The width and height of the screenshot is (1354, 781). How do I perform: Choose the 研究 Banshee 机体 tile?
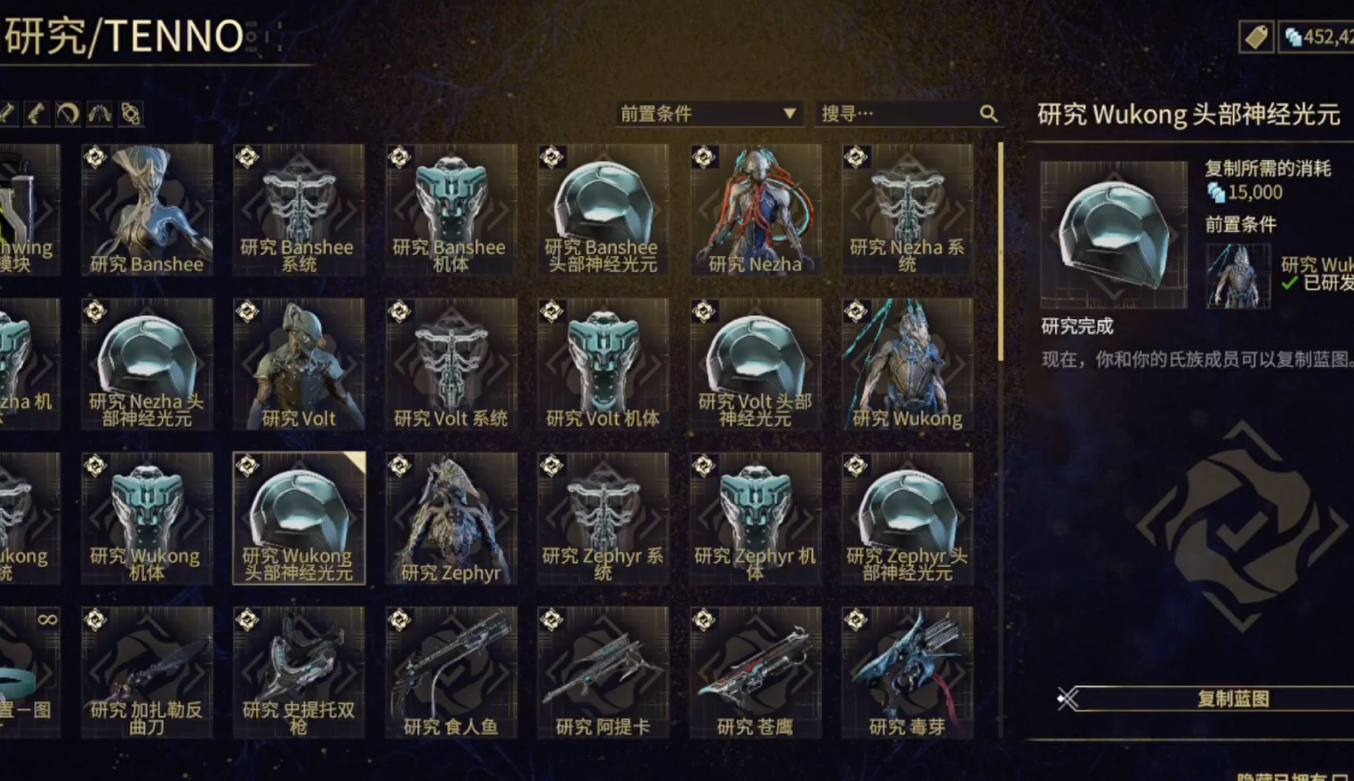point(451,210)
